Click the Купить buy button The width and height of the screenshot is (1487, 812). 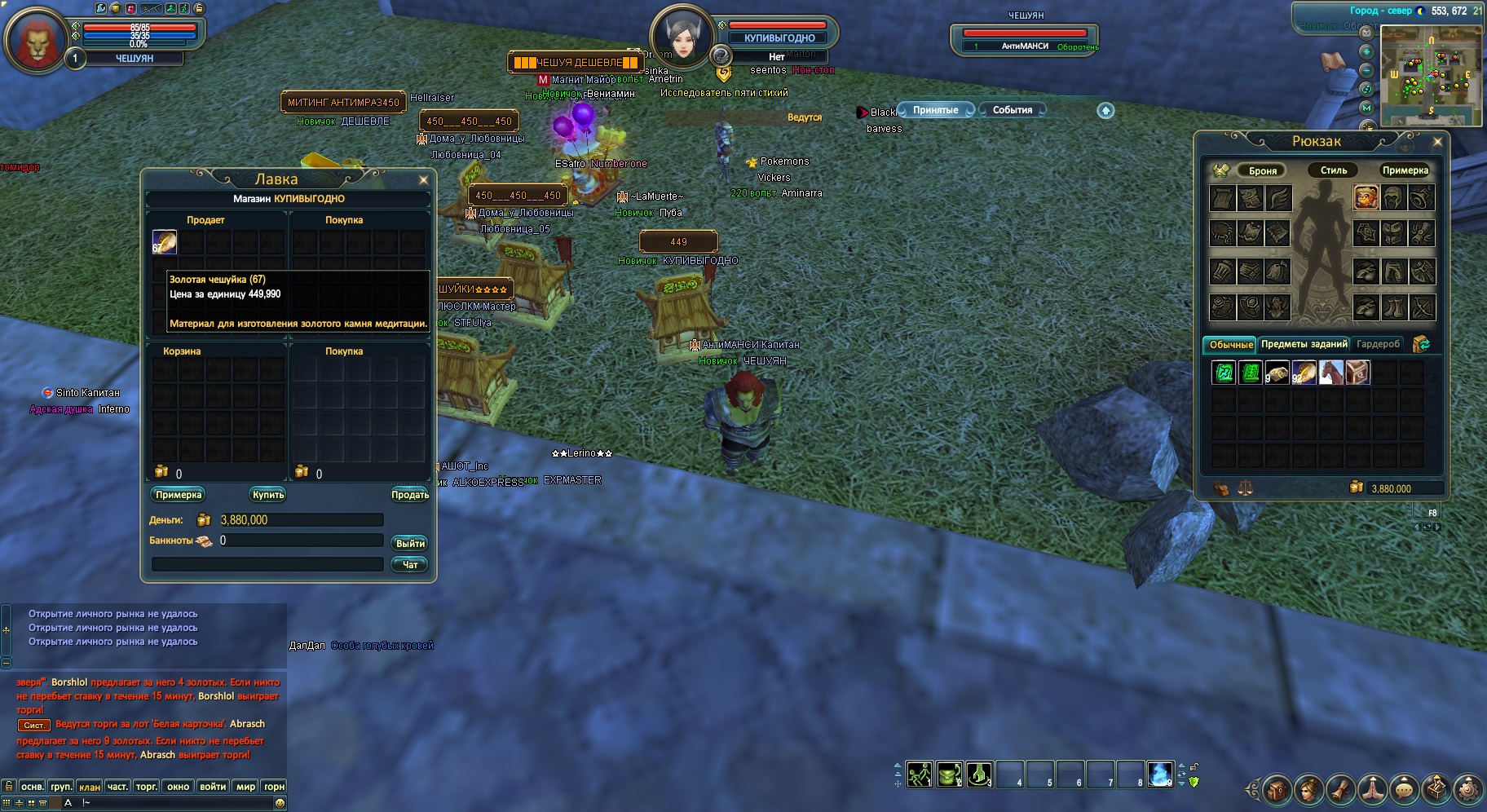click(267, 495)
